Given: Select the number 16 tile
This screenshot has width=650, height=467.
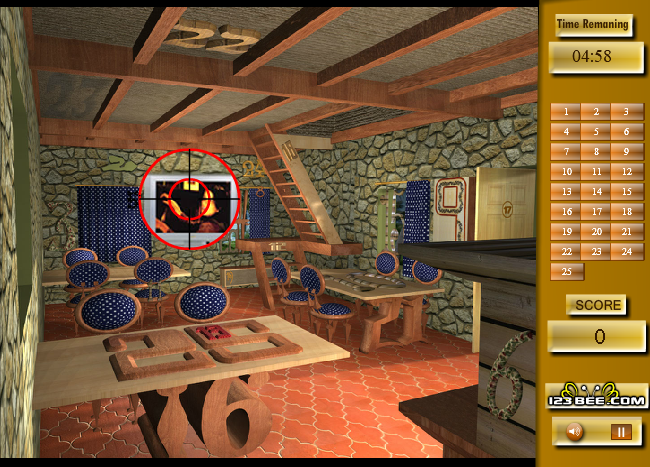Looking at the screenshot, I should click(x=566, y=212).
